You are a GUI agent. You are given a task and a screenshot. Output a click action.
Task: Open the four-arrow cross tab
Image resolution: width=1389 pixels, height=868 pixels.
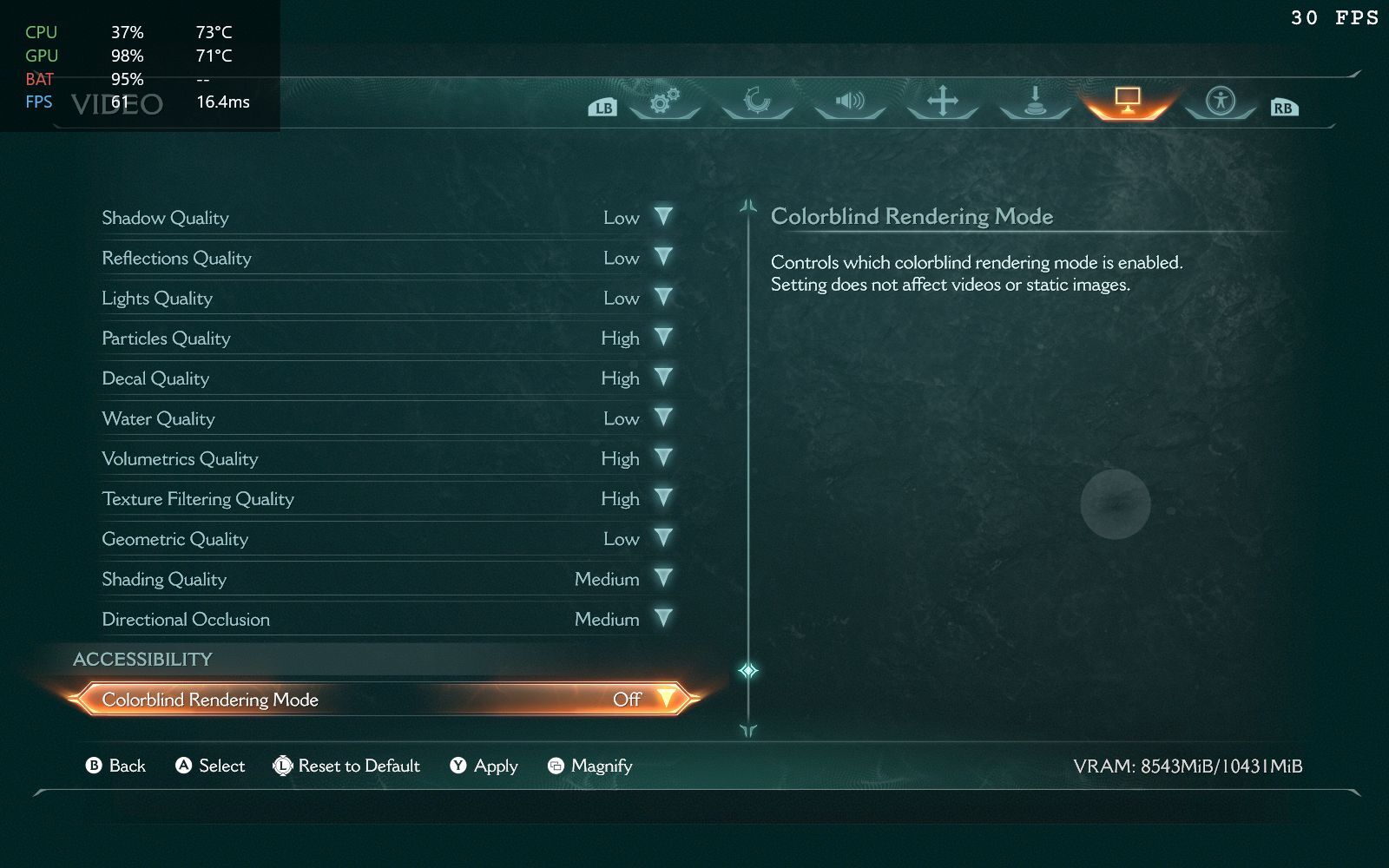point(943,102)
